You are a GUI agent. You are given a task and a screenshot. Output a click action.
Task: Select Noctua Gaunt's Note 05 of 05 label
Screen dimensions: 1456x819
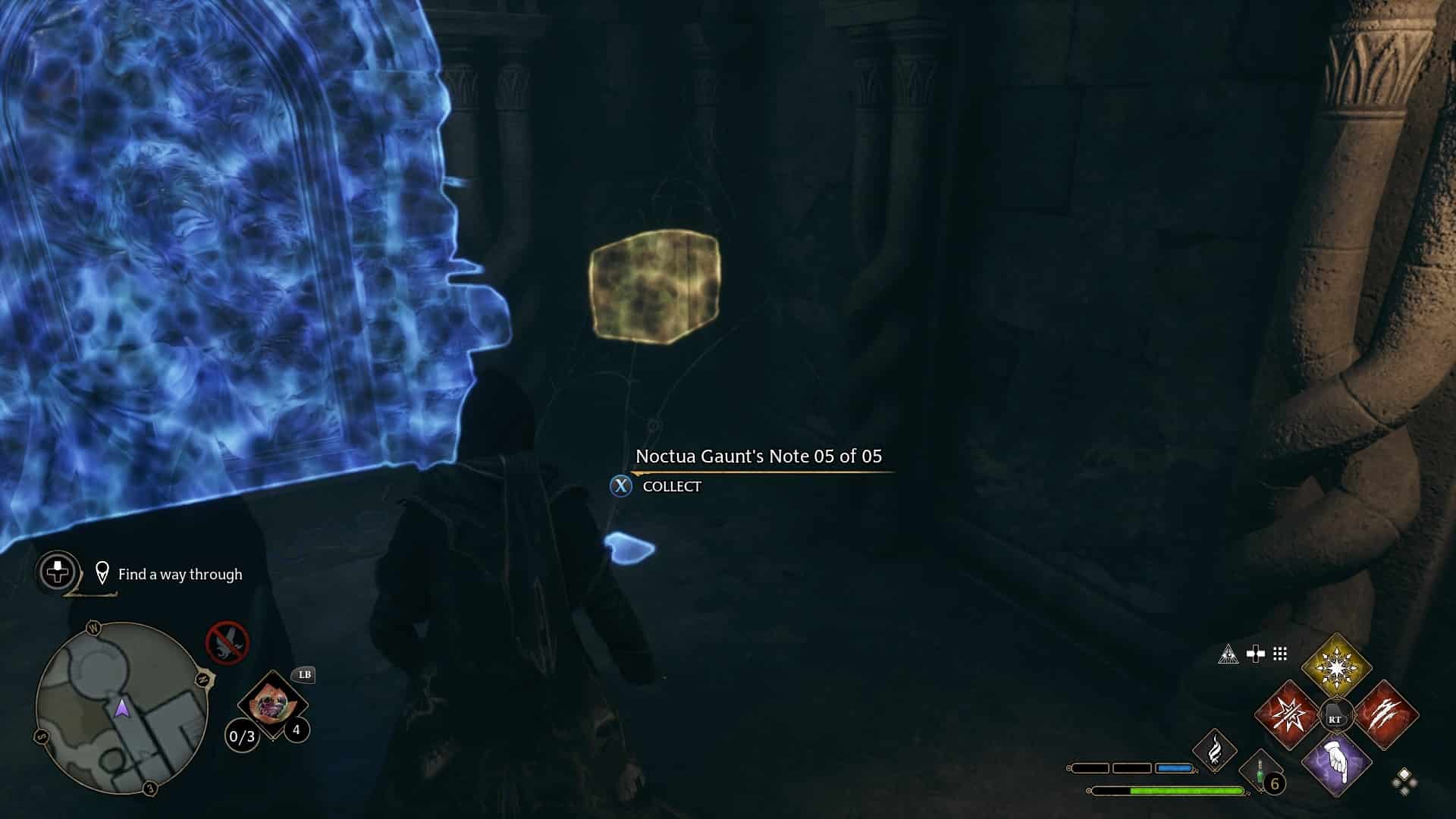point(758,457)
